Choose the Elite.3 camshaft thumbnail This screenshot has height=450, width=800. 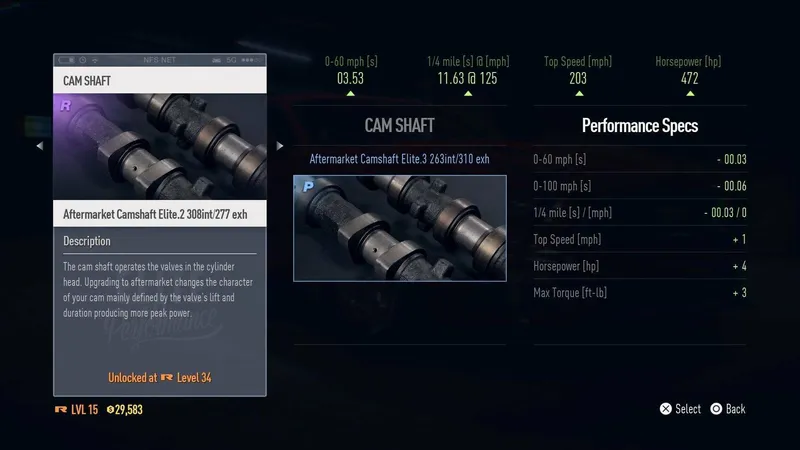399,228
